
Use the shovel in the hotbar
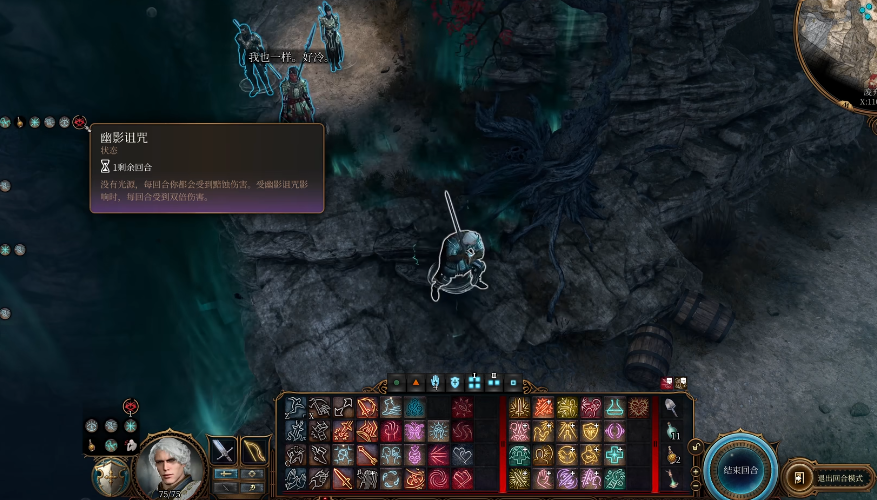[x=670, y=406]
